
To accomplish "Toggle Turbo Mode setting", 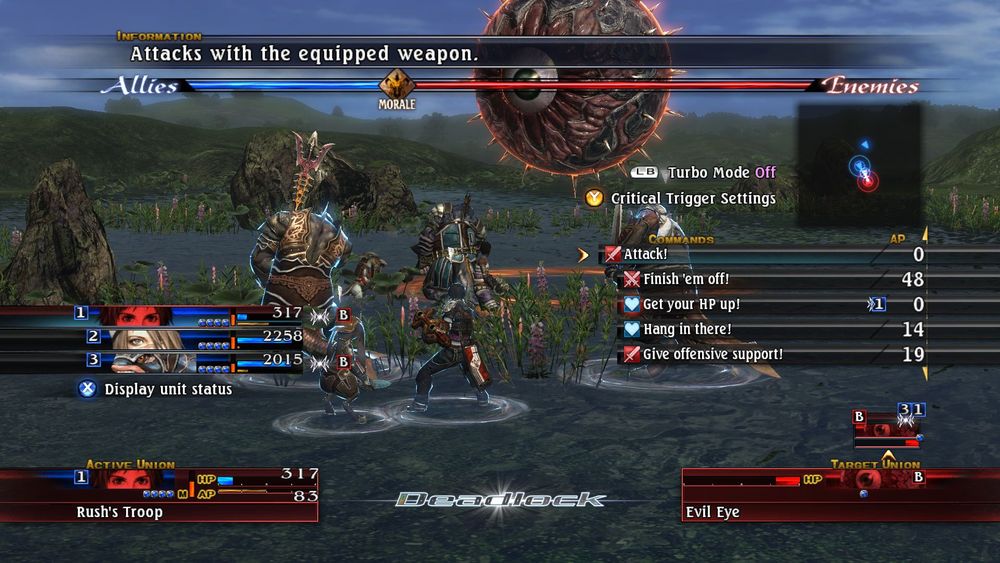I will pyautogui.click(x=720, y=173).
